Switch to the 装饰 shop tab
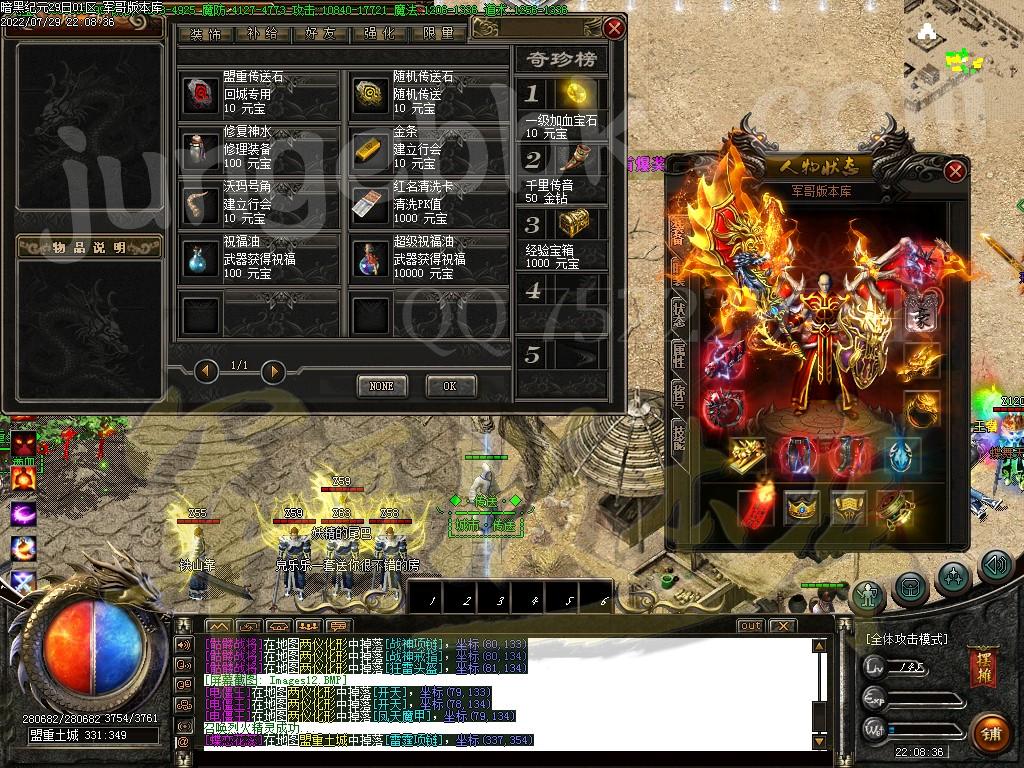The height and width of the screenshot is (768, 1024). pyautogui.click(x=206, y=34)
